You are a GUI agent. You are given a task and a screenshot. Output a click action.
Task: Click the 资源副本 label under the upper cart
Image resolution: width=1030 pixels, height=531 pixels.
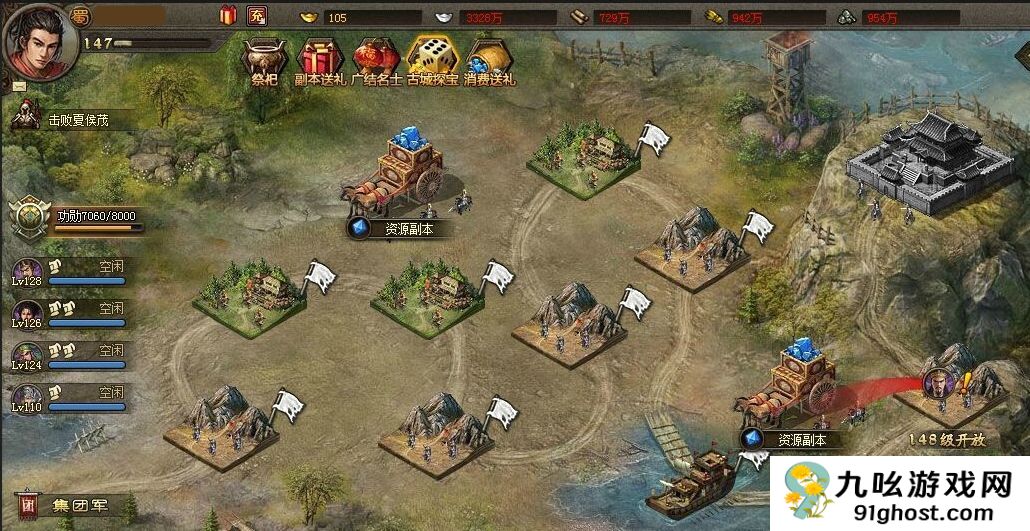point(400,229)
